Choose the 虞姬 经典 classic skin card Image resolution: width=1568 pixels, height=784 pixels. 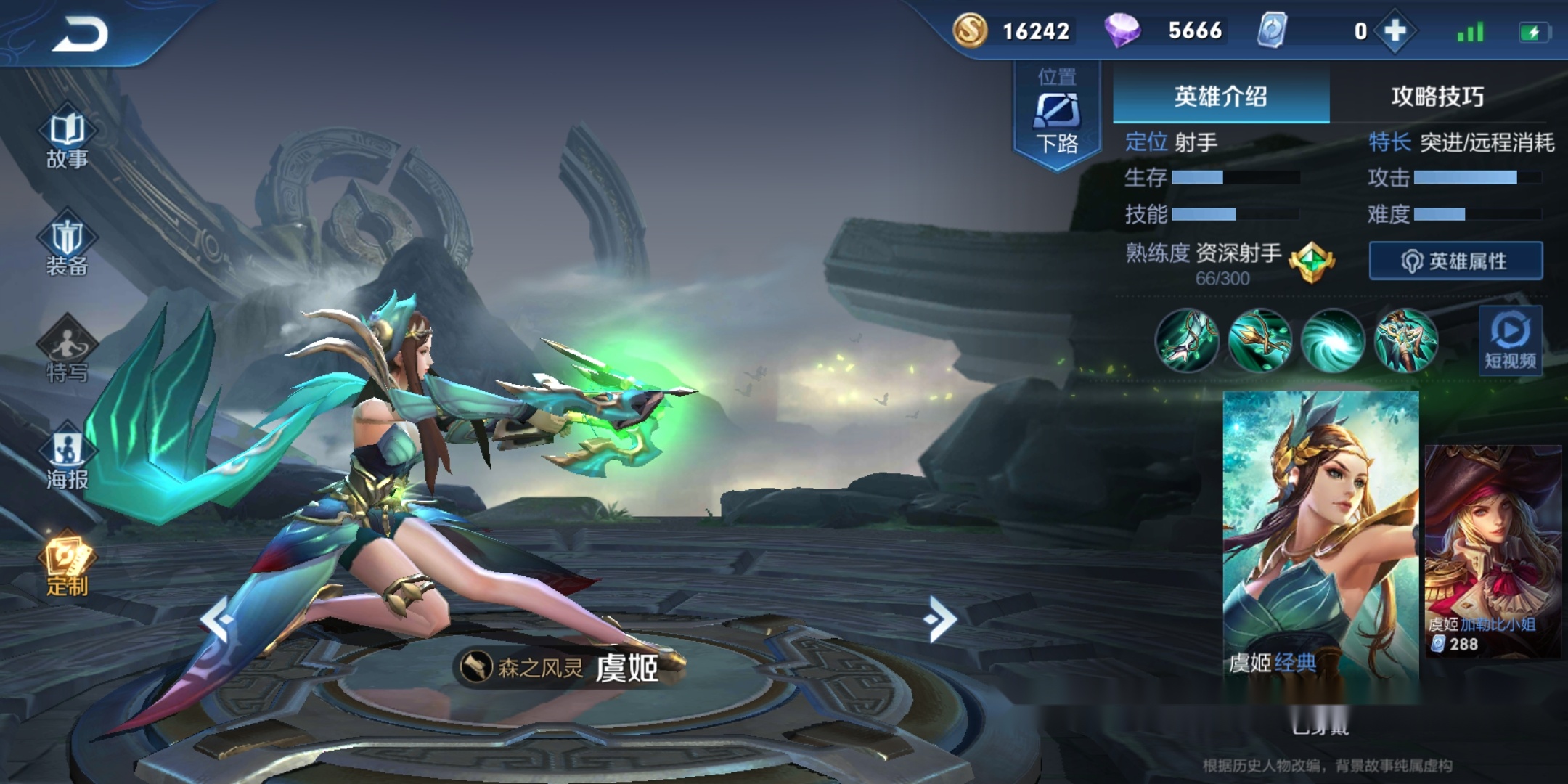pos(1320,537)
